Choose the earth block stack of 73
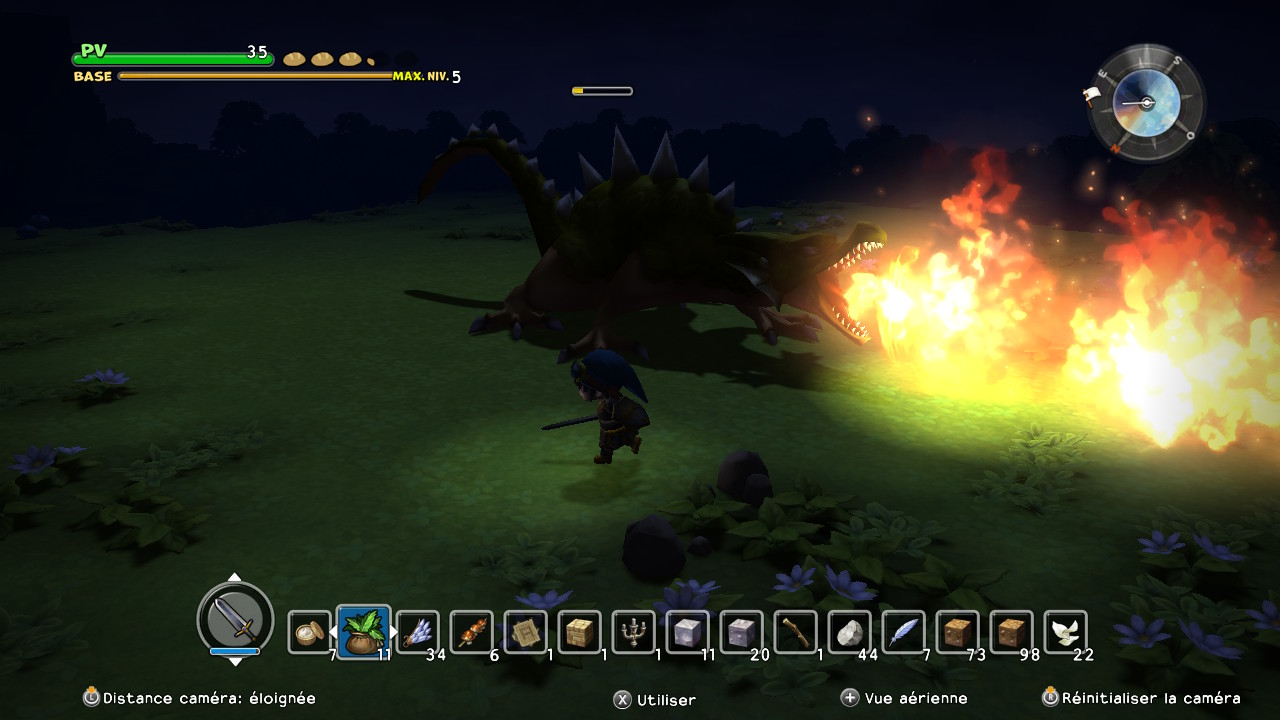Viewport: 1280px width, 720px height. tap(958, 632)
